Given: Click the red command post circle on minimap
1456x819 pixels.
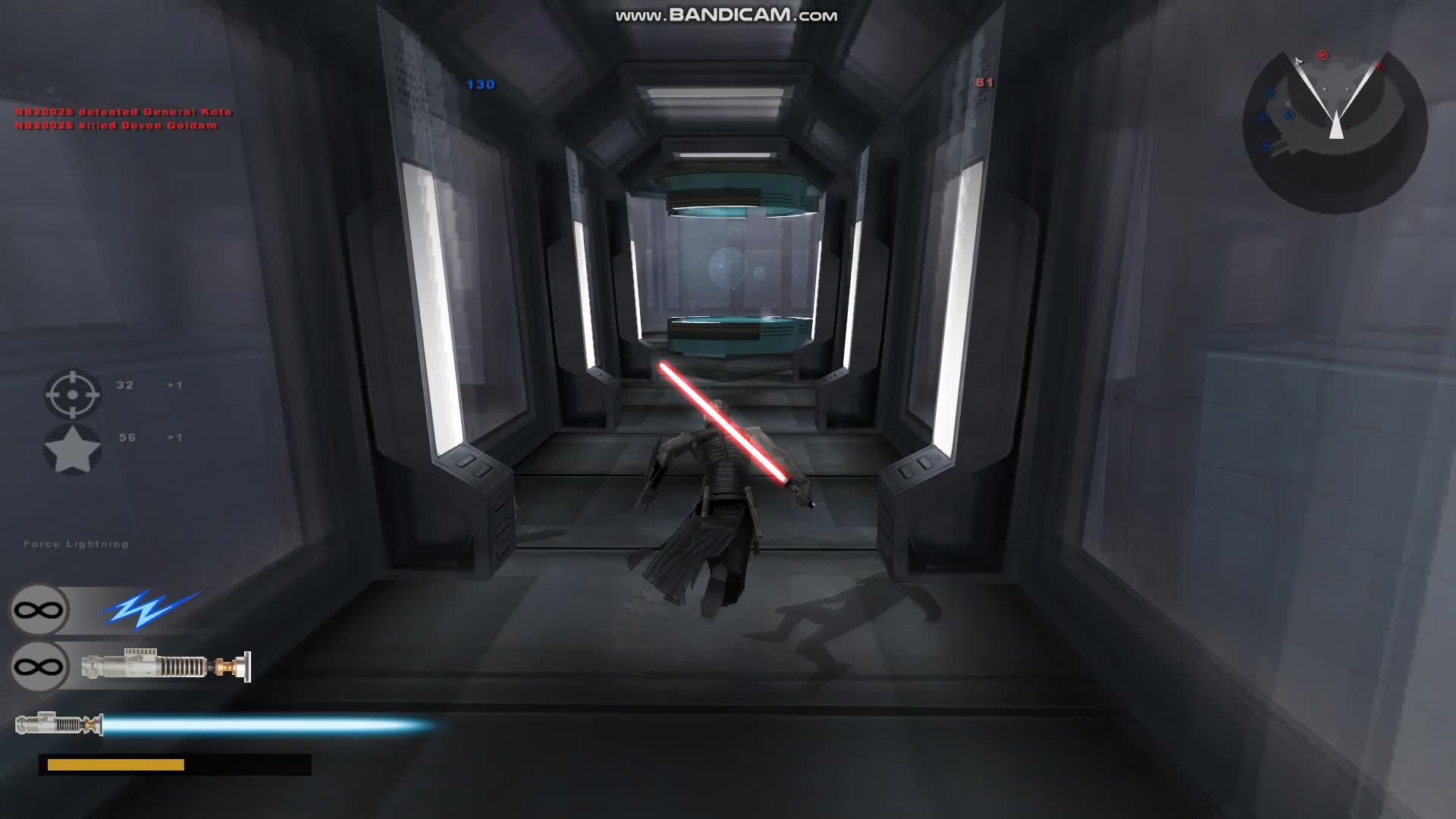Looking at the screenshot, I should (x=1380, y=67).
